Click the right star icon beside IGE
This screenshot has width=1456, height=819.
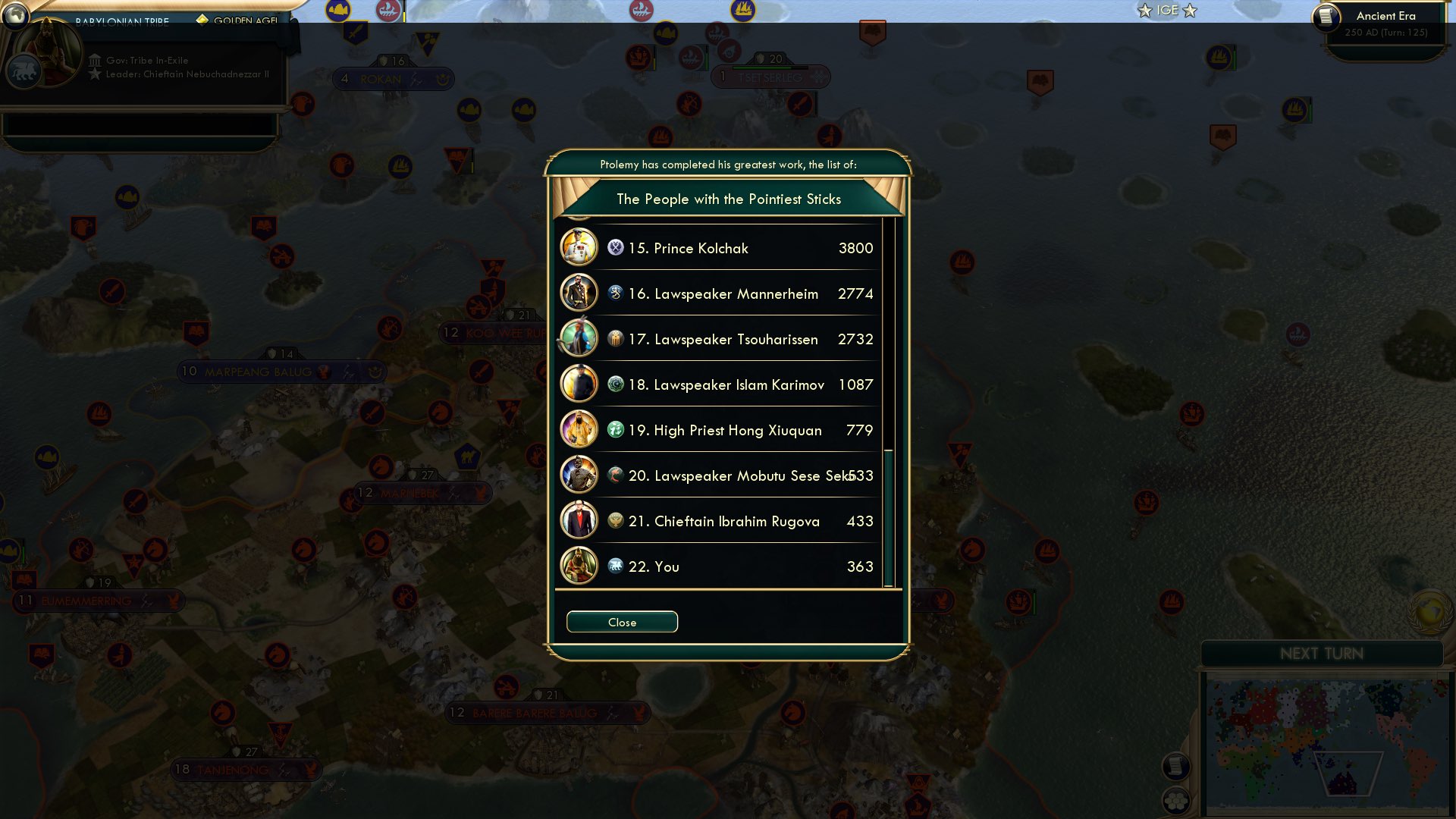pos(1190,11)
